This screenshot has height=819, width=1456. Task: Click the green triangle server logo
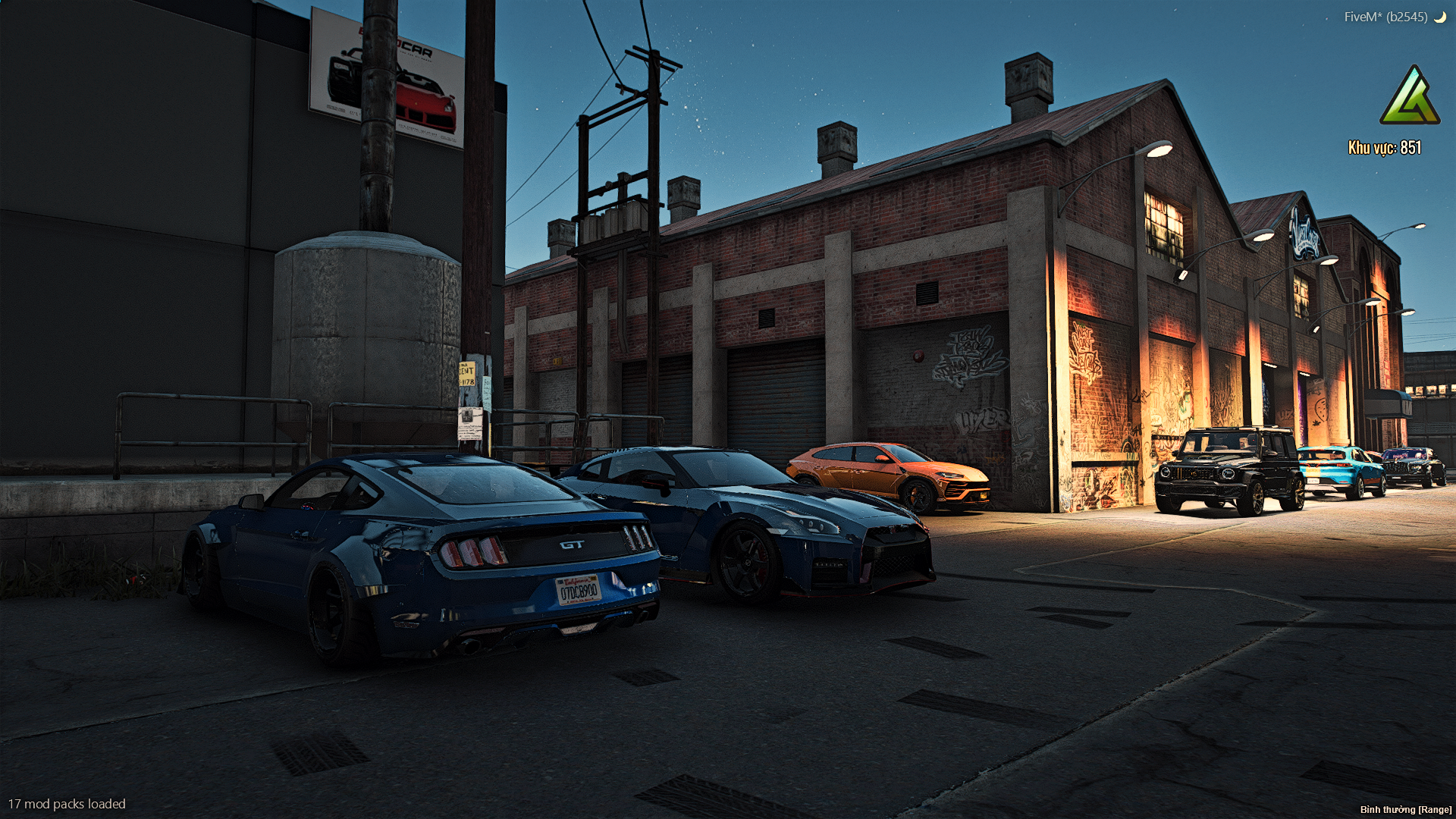1409,99
